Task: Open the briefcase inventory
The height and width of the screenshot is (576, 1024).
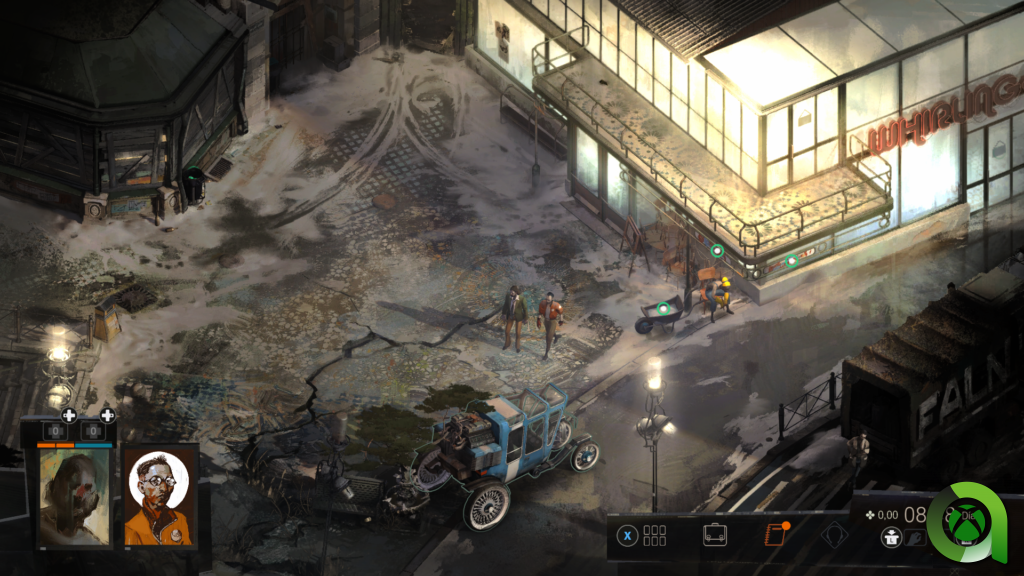Action: tap(715, 534)
